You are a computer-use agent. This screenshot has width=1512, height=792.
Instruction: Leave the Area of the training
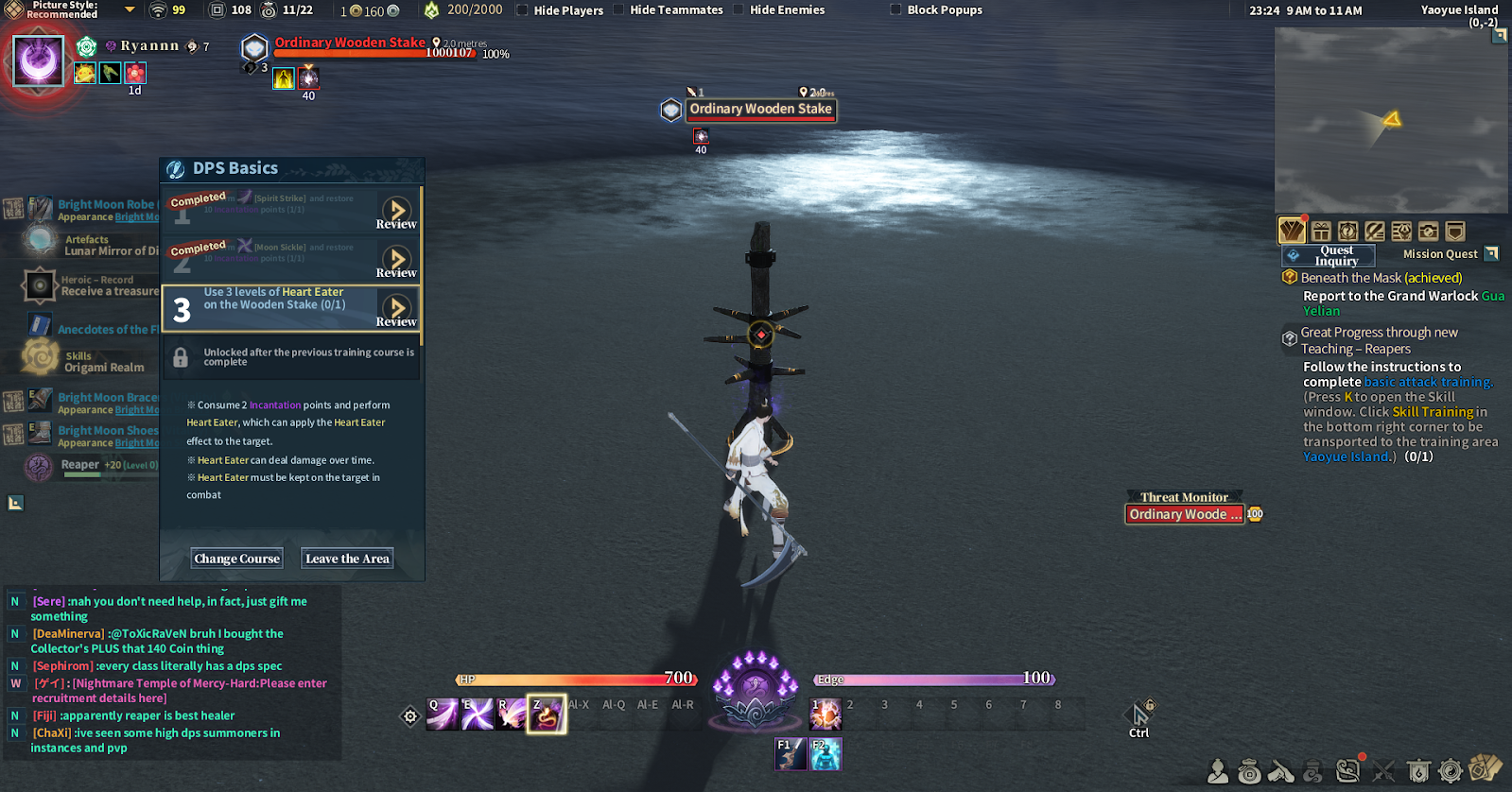tap(347, 559)
